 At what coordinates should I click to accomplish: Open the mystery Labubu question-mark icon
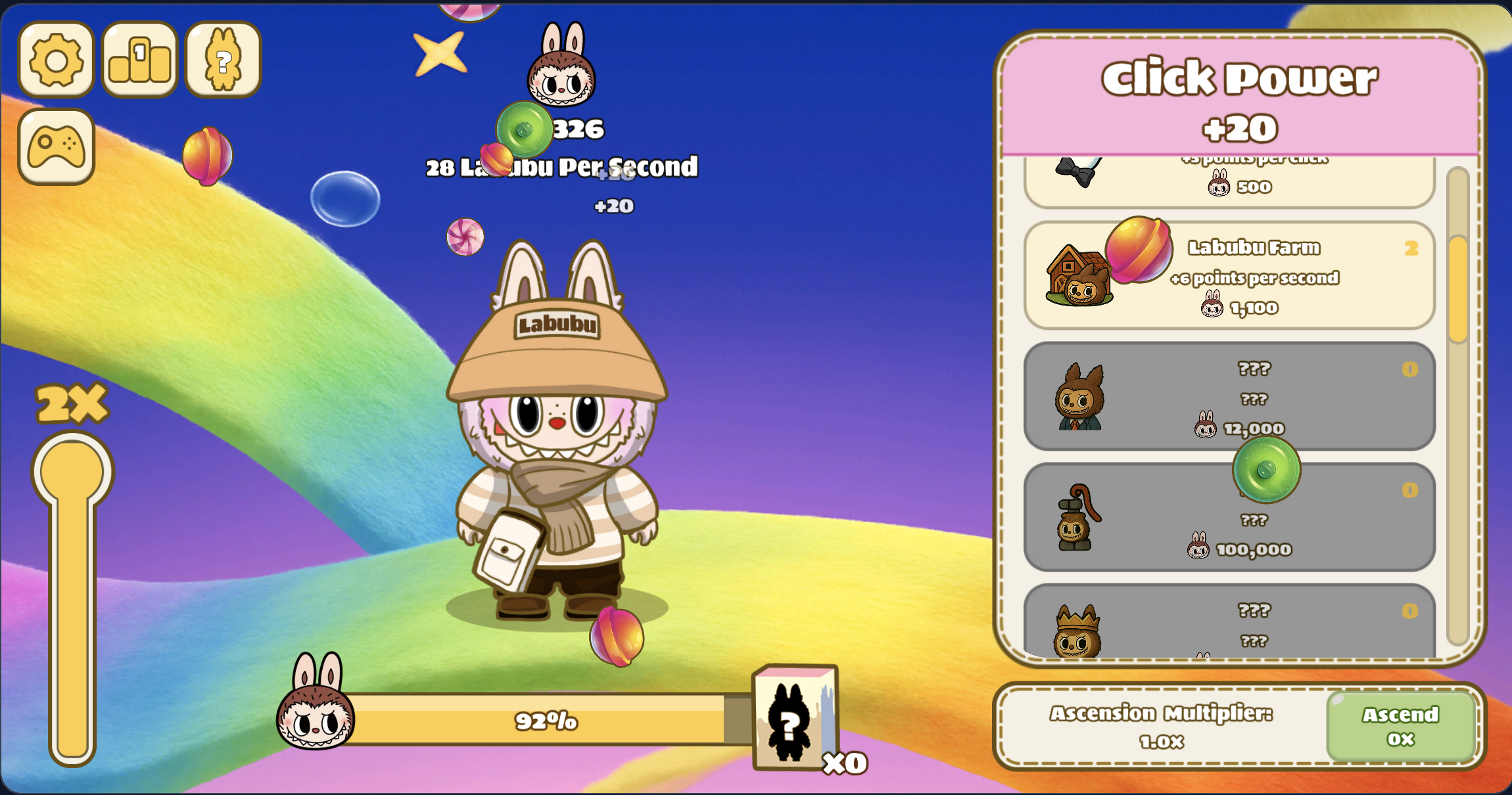(x=222, y=60)
